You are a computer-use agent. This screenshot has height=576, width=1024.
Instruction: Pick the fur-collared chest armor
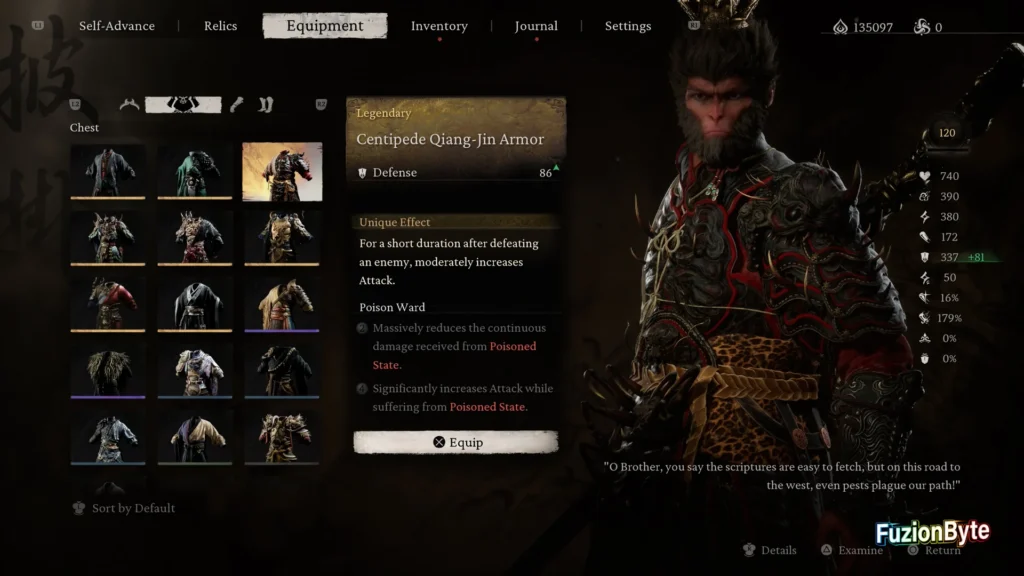[x=108, y=371]
